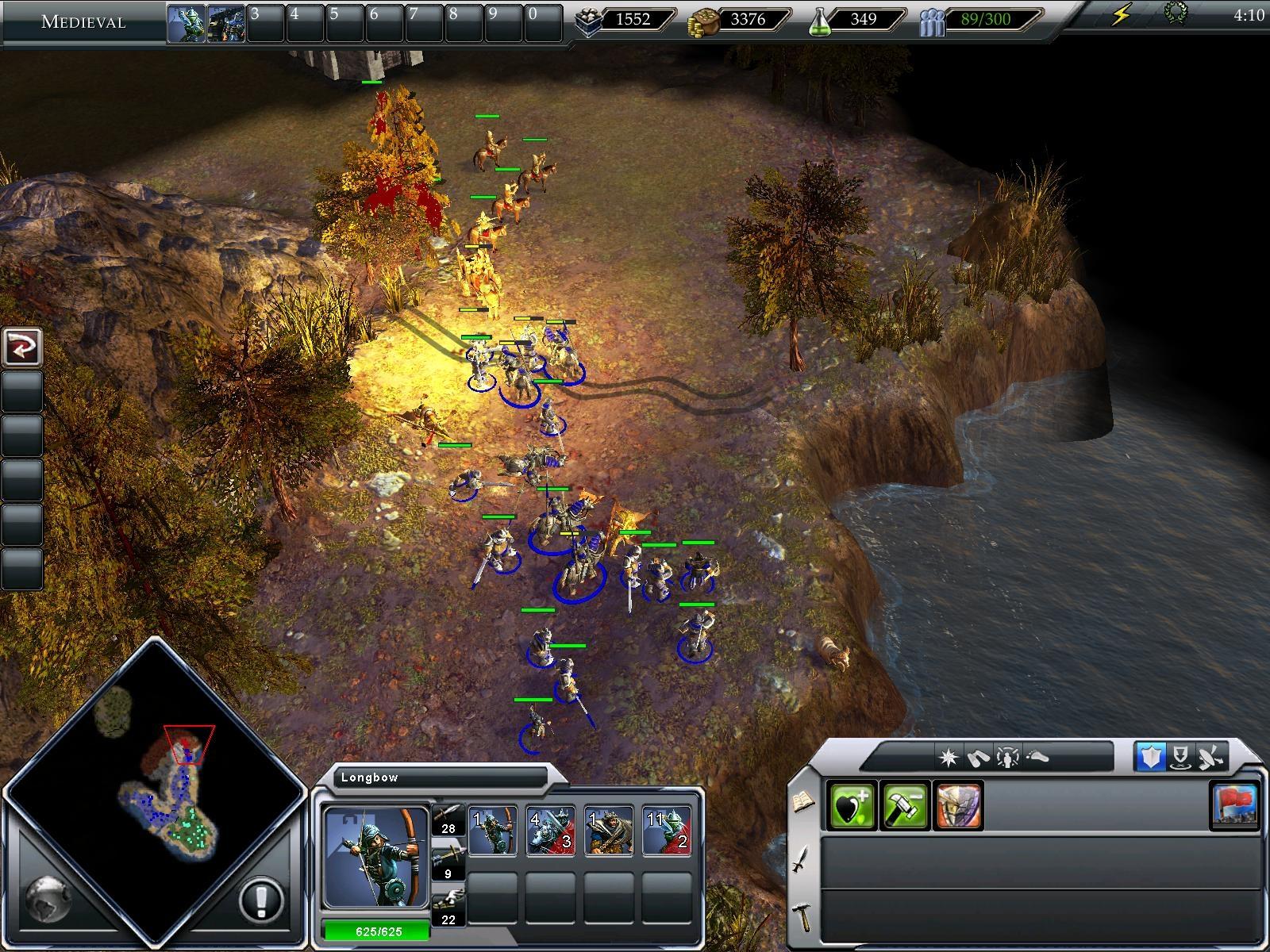Set the blue shield stance
The height and width of the screenshot is (952, 1270).
coord(1151,757)
